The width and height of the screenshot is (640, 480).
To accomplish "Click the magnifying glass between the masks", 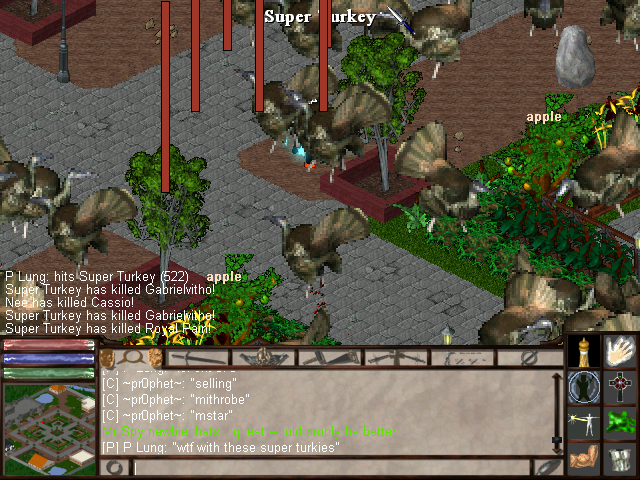I will coord(131,357).
